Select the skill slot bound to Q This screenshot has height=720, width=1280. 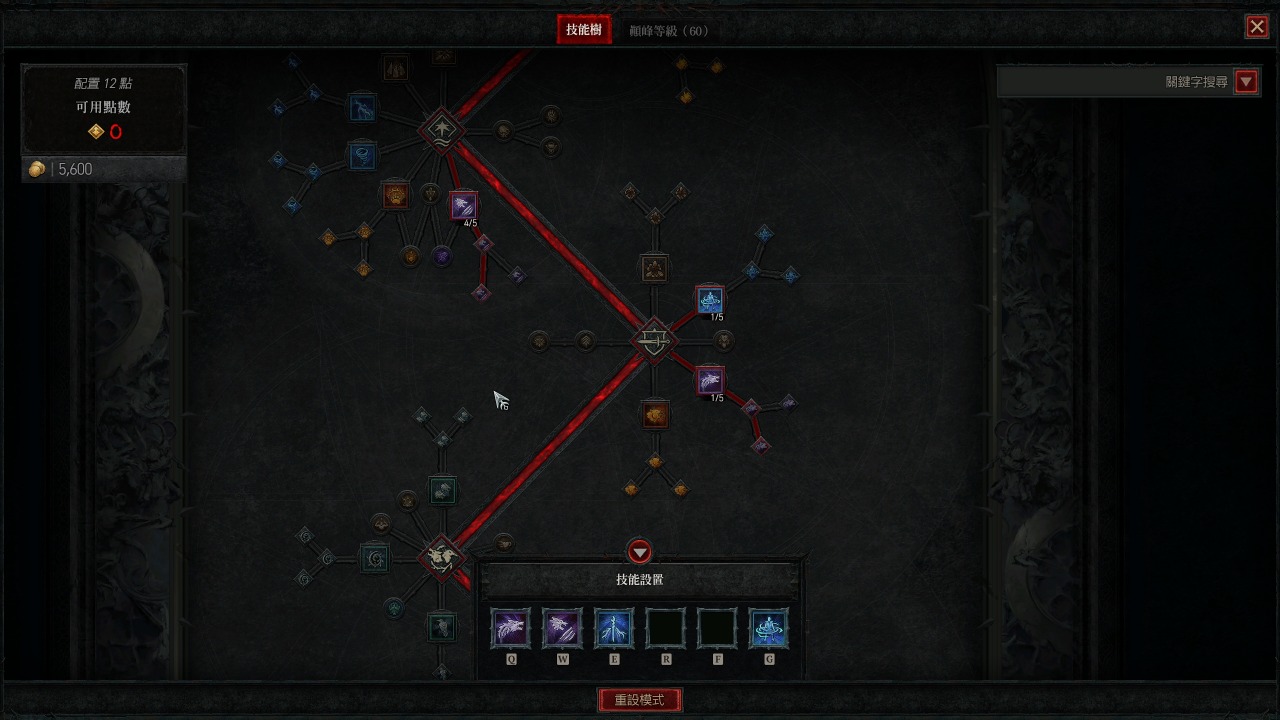coord(511,628)
